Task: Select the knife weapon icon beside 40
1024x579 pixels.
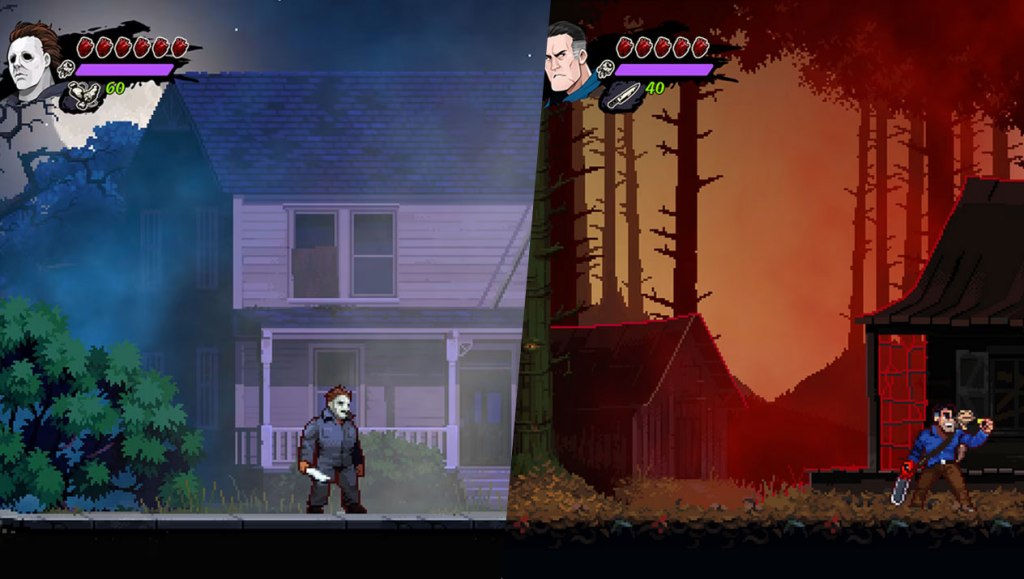Action: [x=621, y=95]
